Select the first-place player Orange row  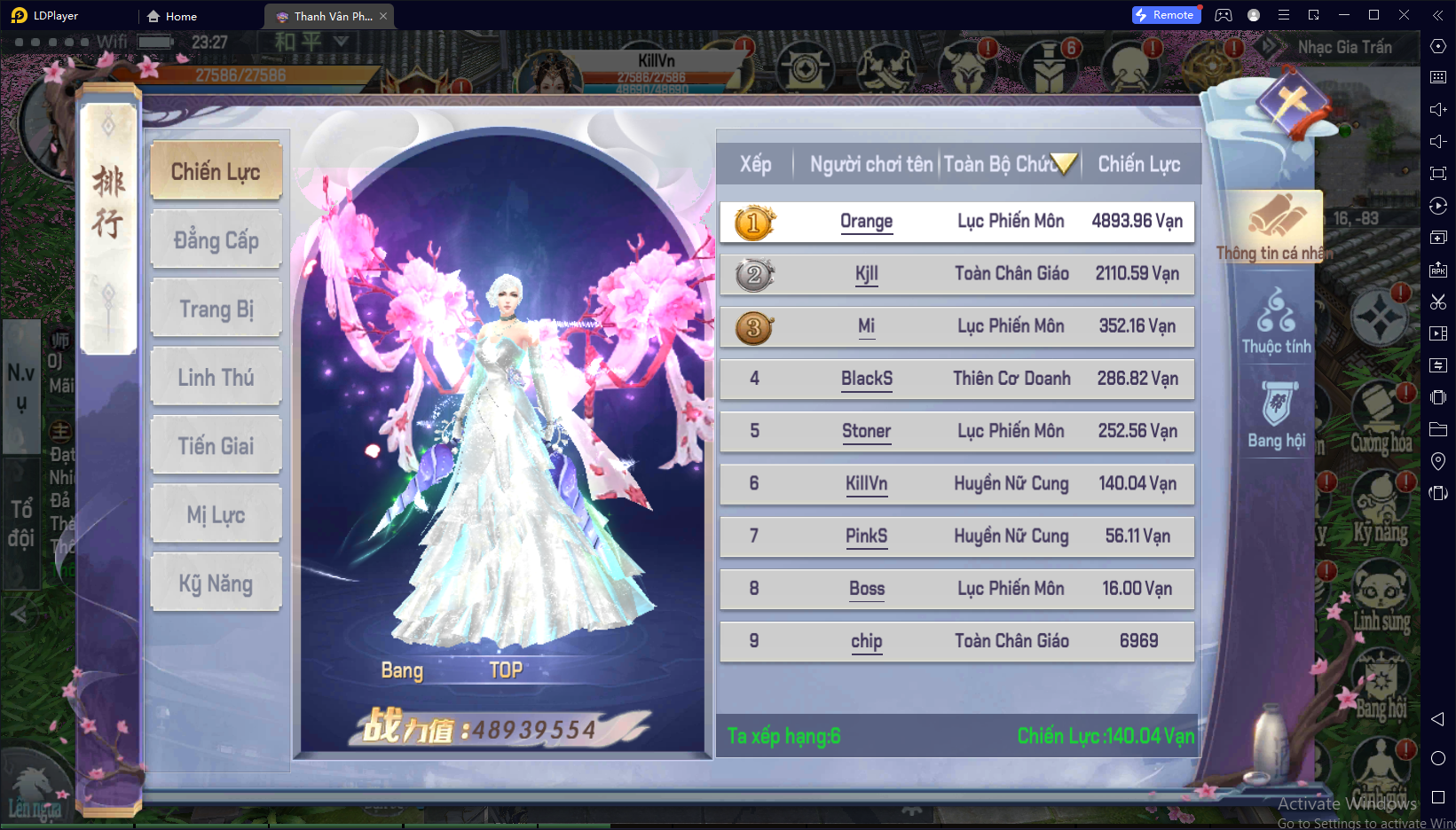956,222
